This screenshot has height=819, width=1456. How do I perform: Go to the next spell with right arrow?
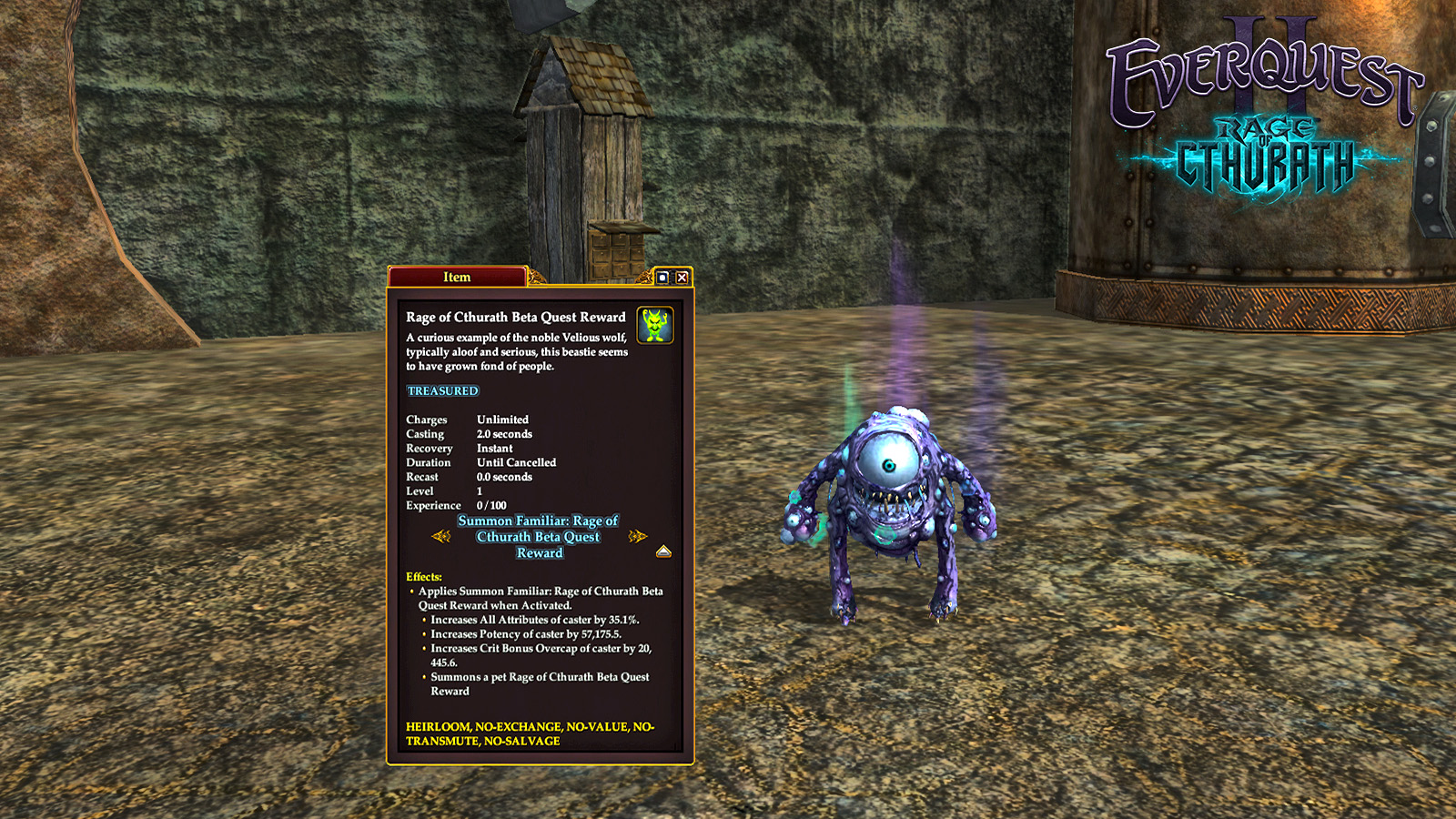[x=637, y=536]
